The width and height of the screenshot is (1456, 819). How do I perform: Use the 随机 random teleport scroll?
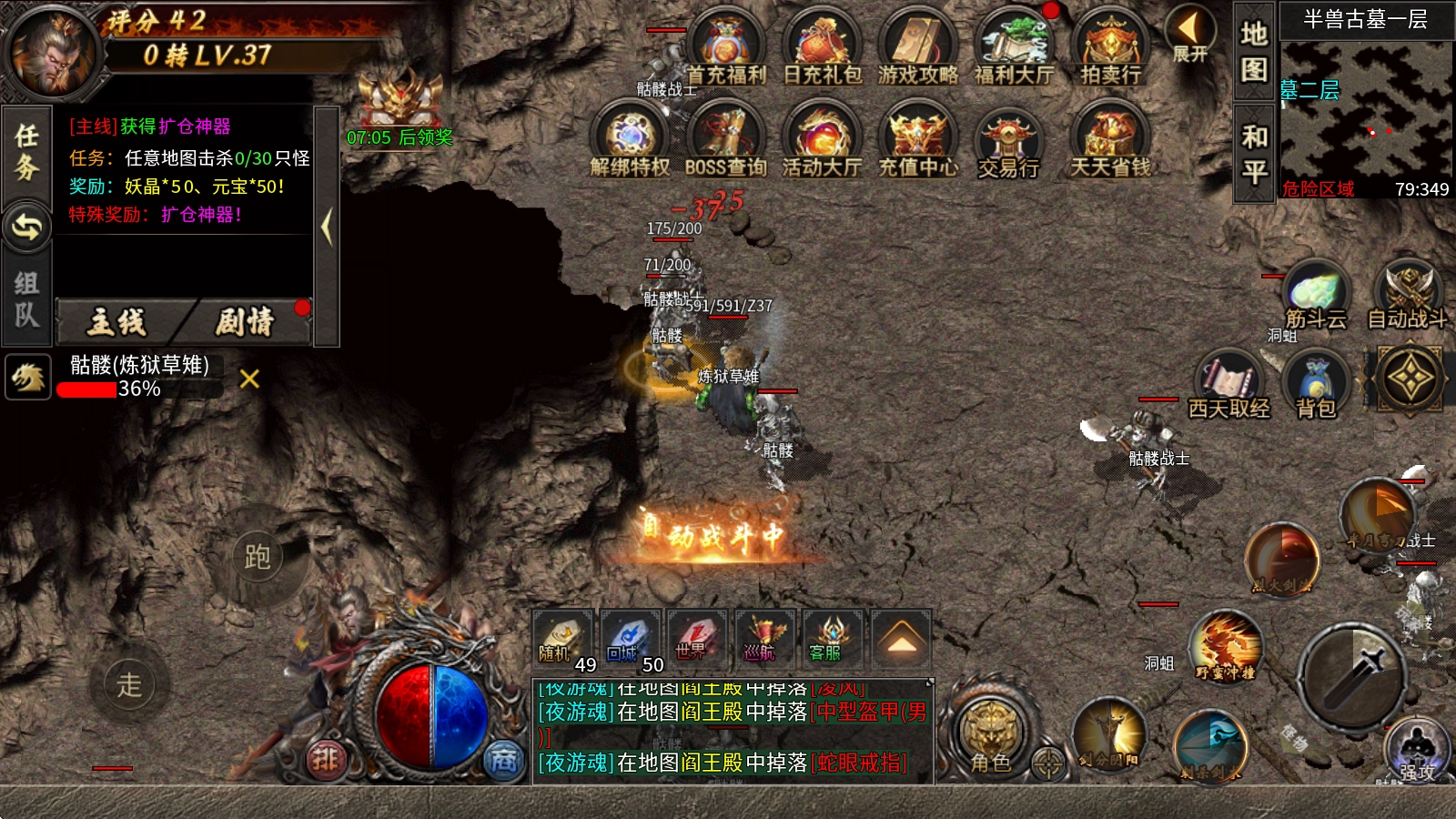click(561, 639)
